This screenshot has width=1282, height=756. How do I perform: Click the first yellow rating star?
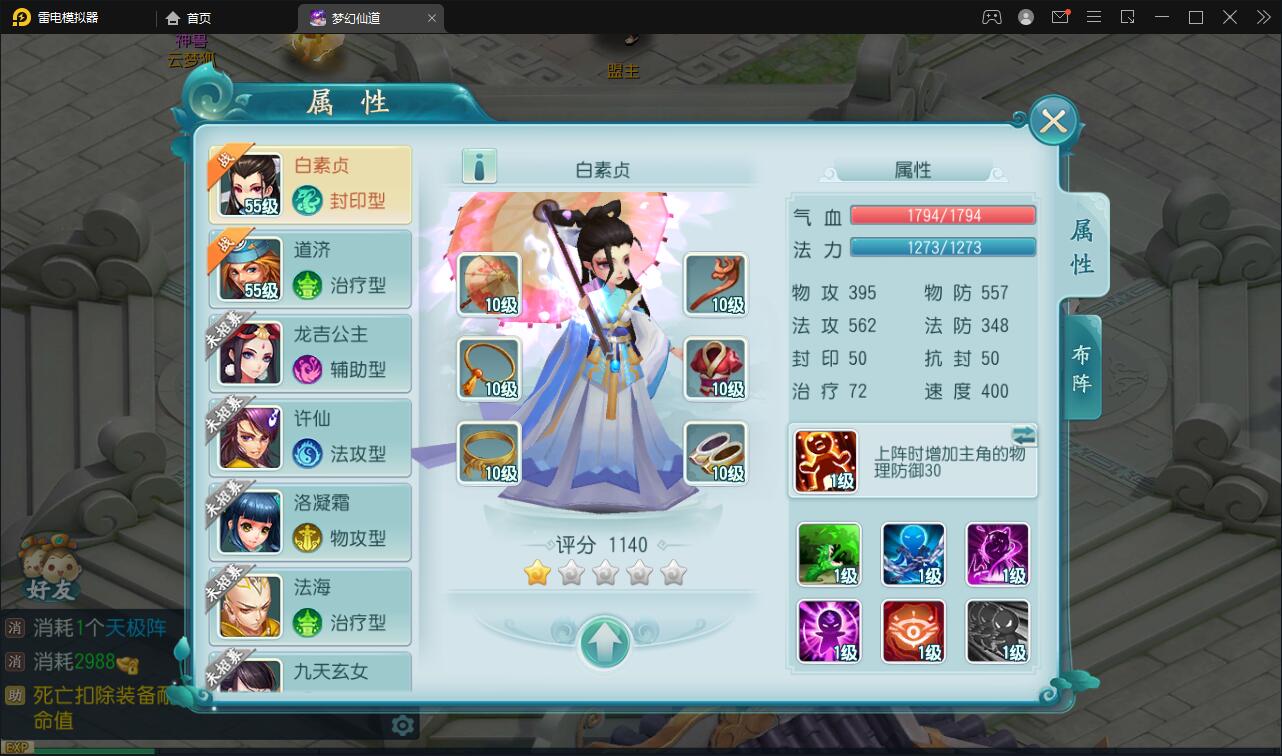(537, 572)
